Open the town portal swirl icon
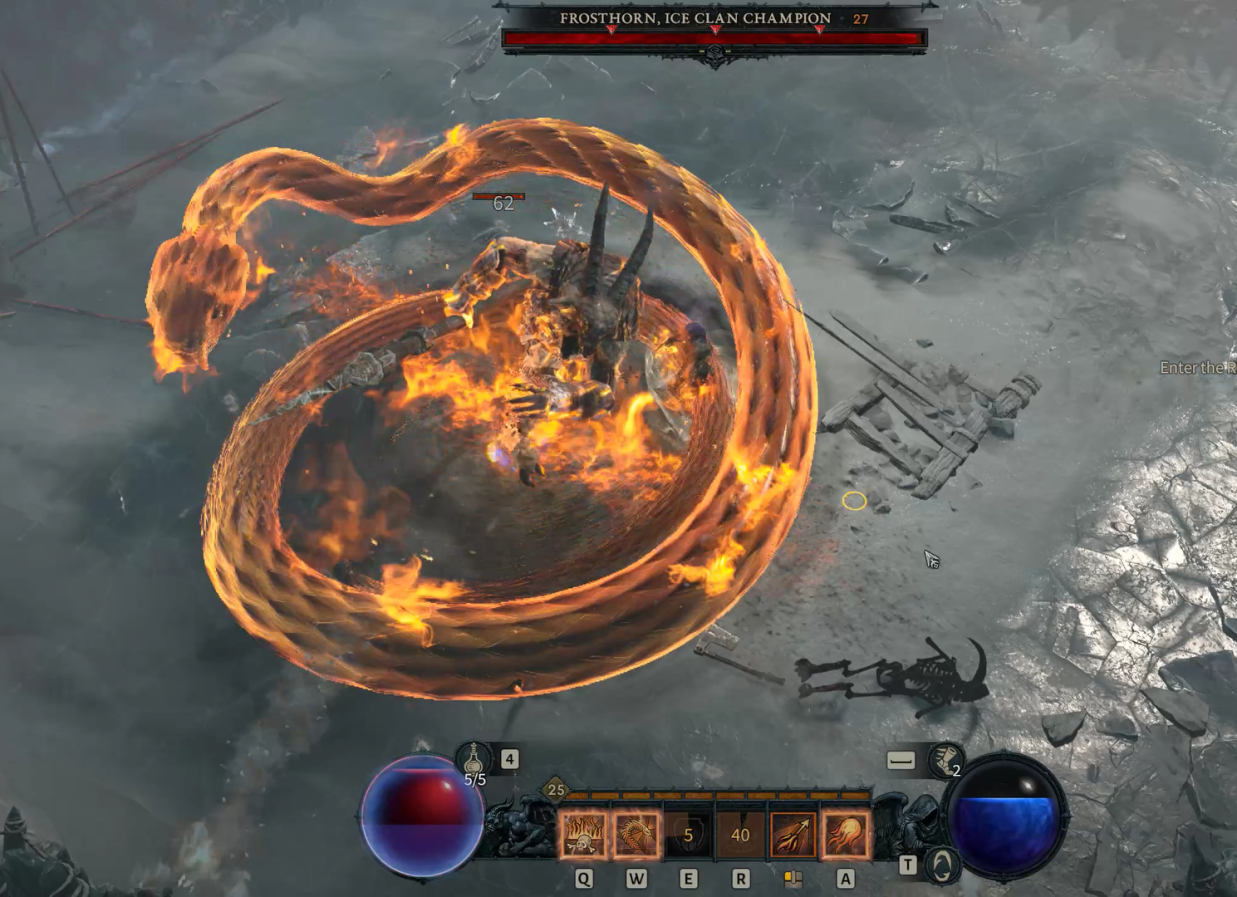1237x897 pixels. pos(941,864)
